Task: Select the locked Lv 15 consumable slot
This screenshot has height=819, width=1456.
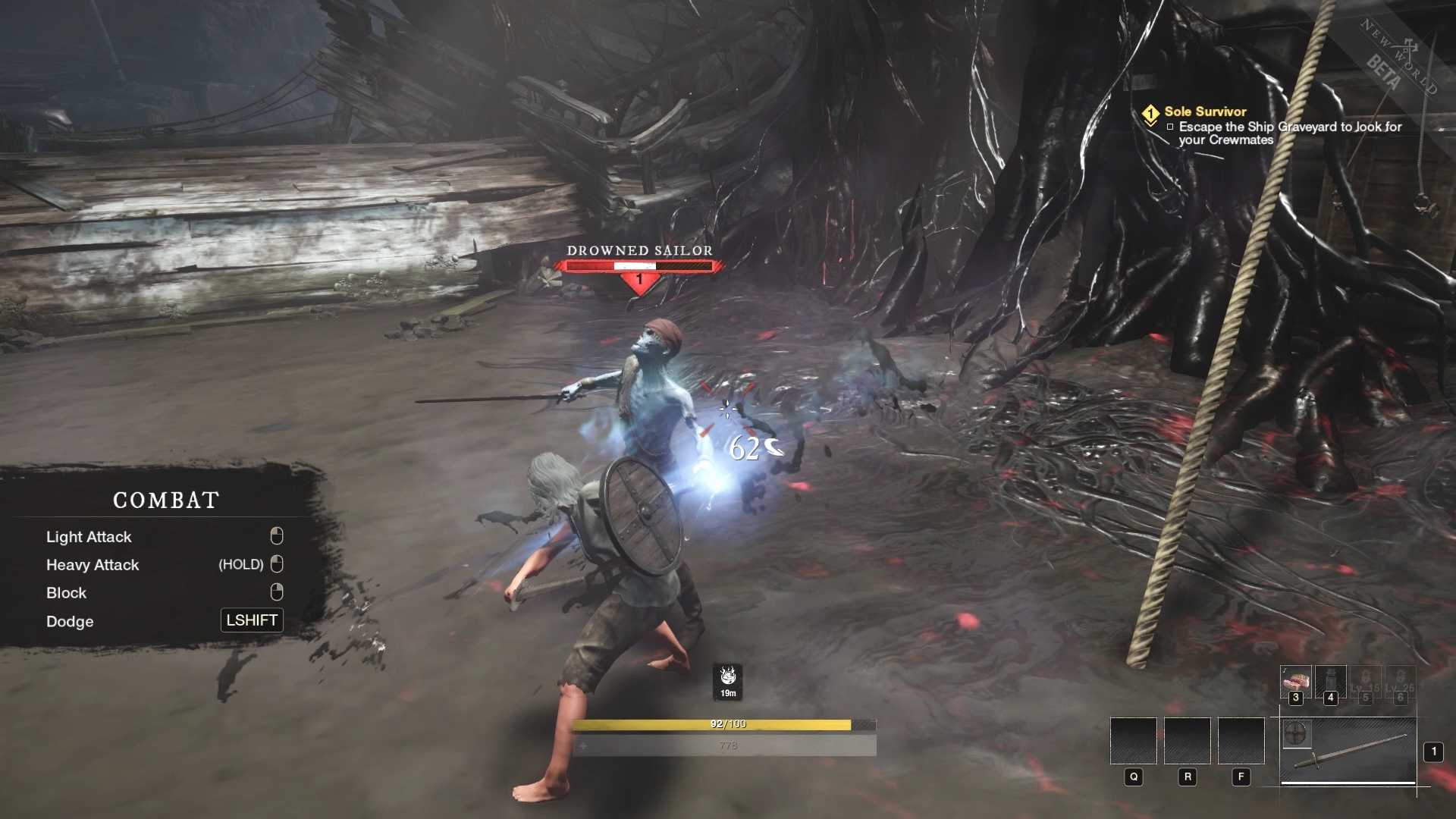Action: click(1365, 682)
